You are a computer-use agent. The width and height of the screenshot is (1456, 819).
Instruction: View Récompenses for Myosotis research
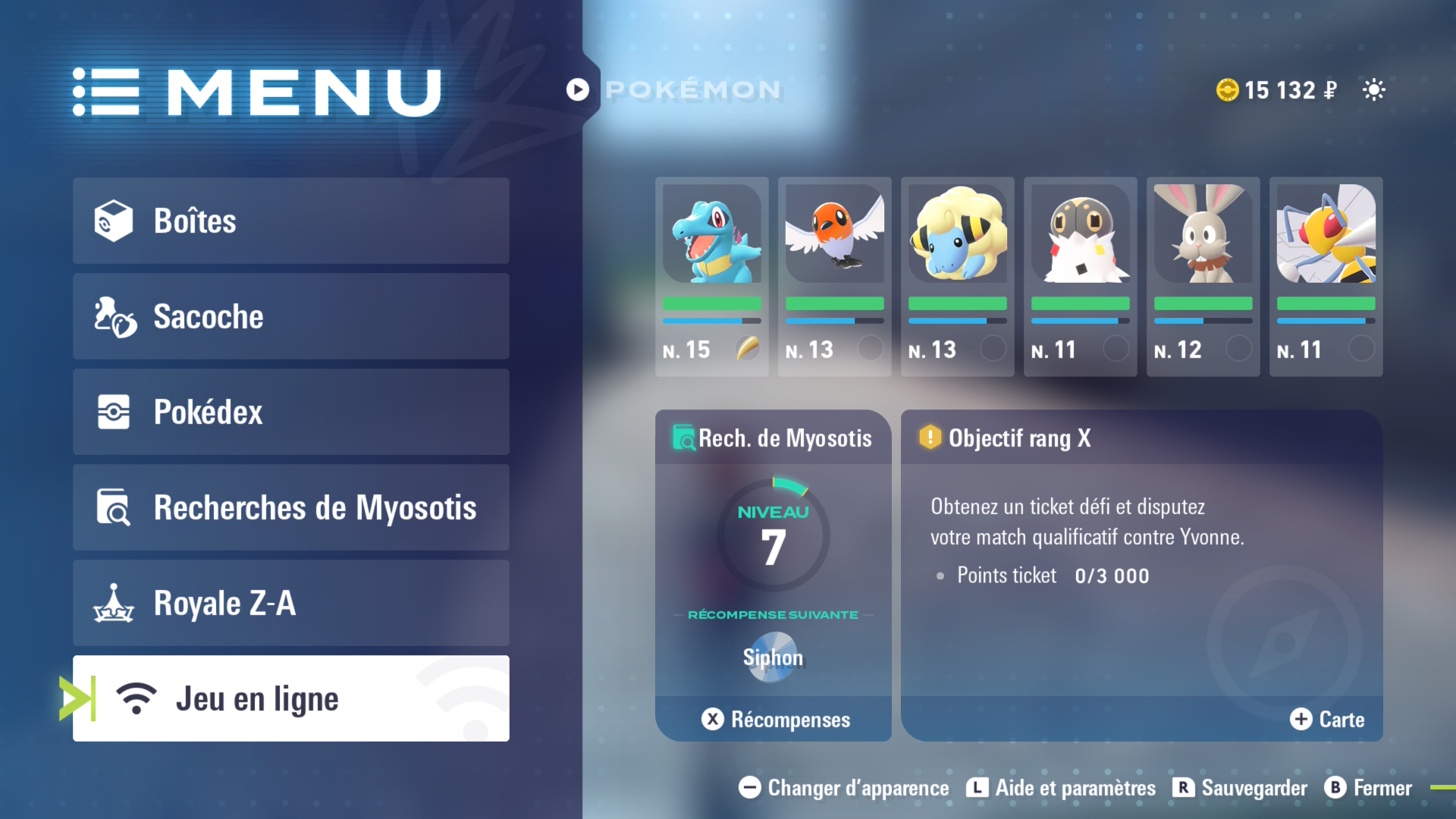click(x=775, y=719)
